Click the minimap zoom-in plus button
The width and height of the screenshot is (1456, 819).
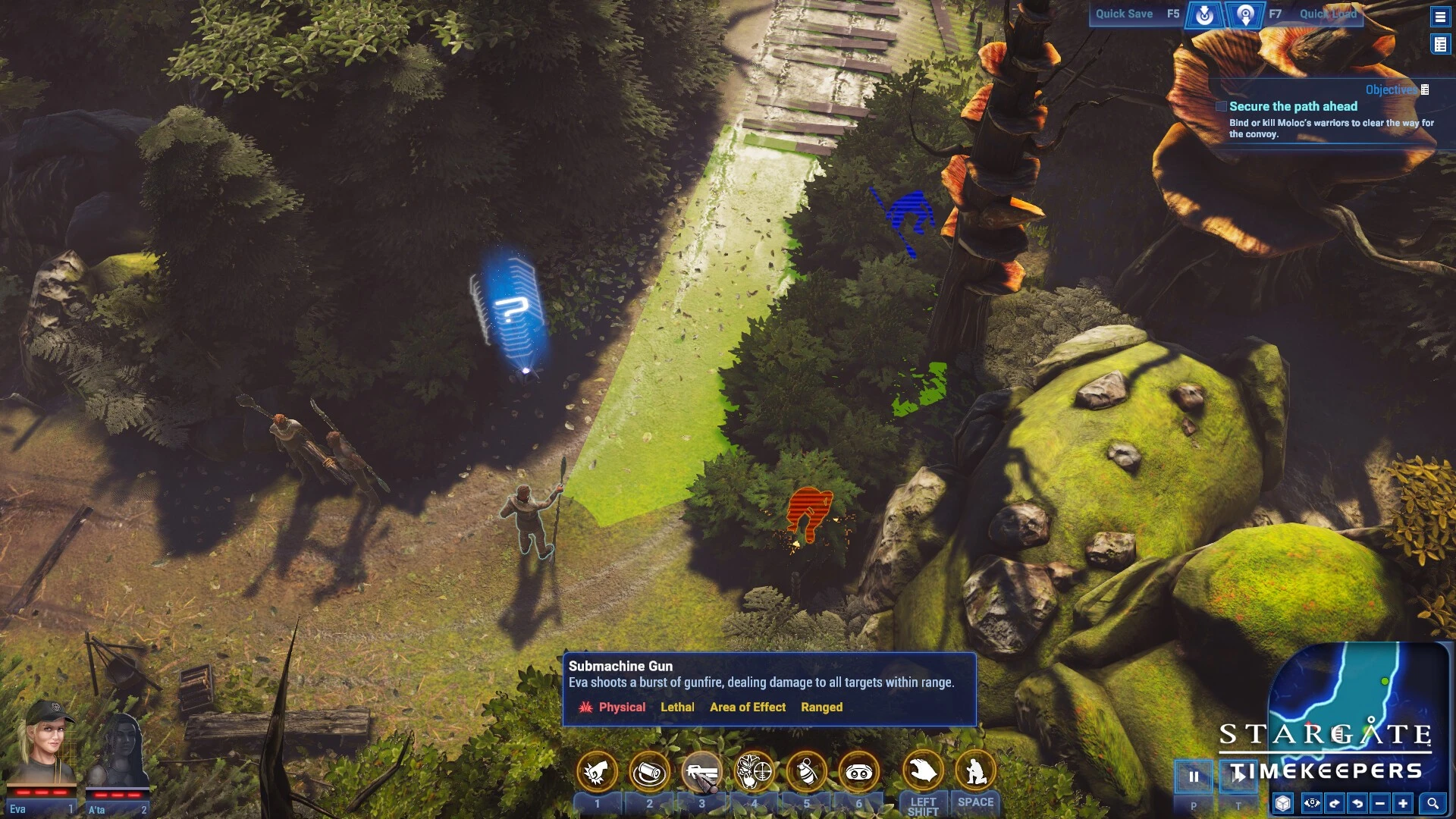coord(1403,803)
